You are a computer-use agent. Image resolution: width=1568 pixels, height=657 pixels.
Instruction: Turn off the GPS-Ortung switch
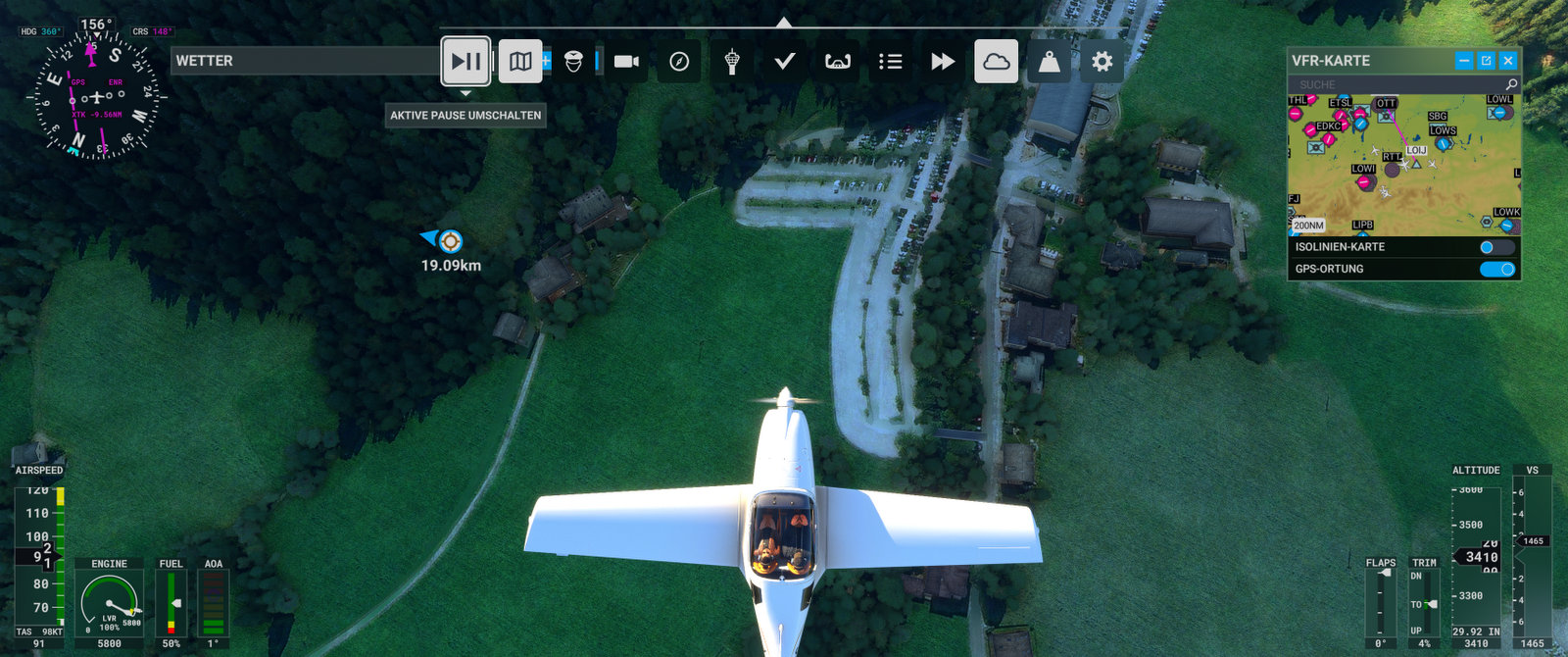tap(1496, 269)
